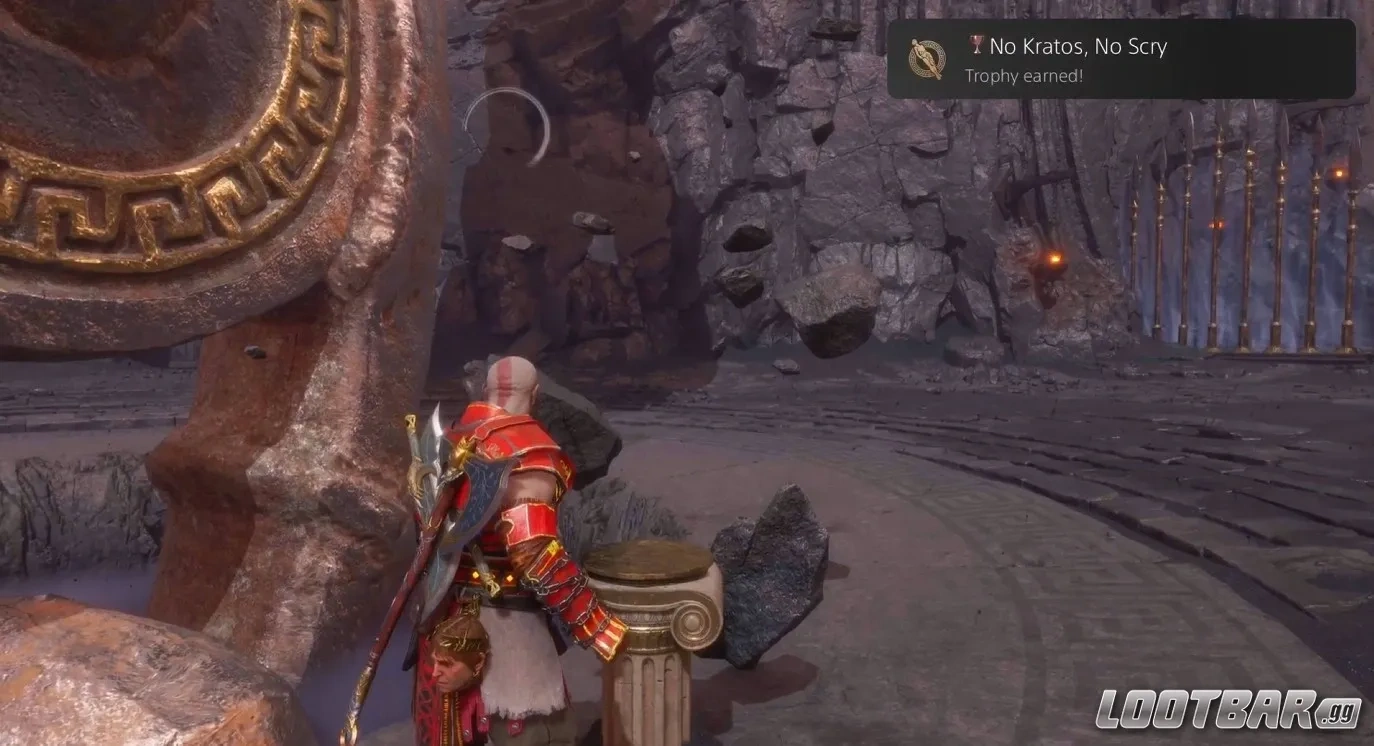Viewport: 1374px width, 746px height.
Task: Click the distant torch near the golden gate
Action: (x=1338, y=172)
